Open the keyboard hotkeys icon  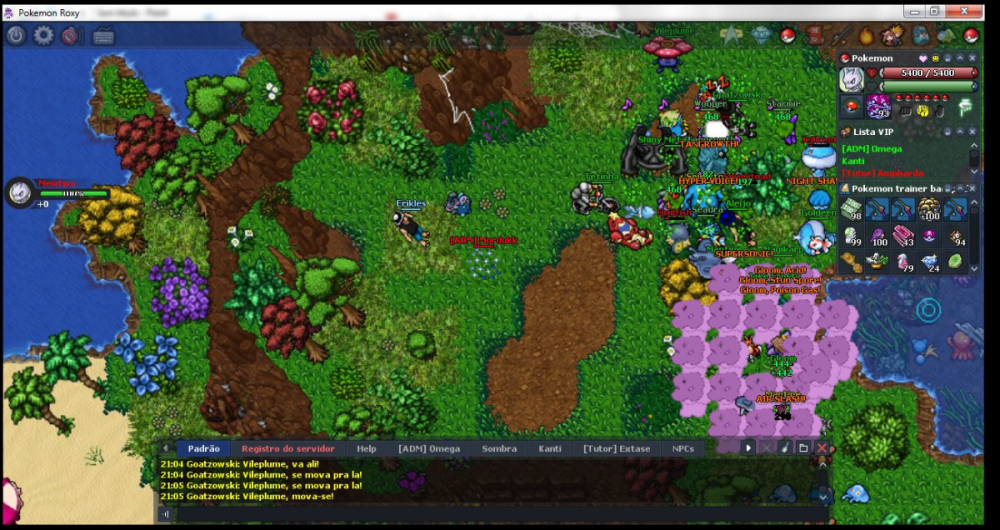point(103,36)
